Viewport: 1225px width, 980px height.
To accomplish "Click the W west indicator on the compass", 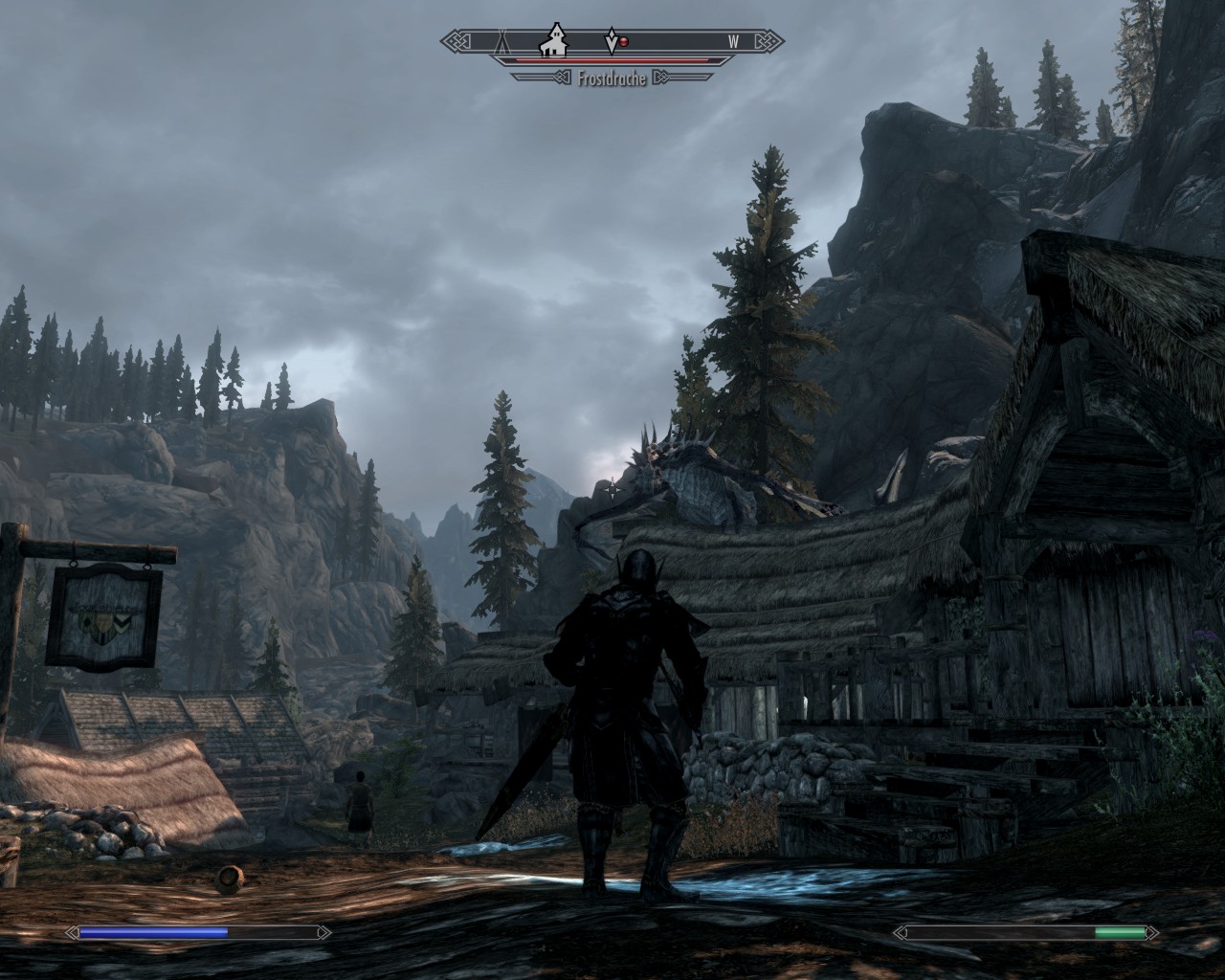I will click(733, 41).
